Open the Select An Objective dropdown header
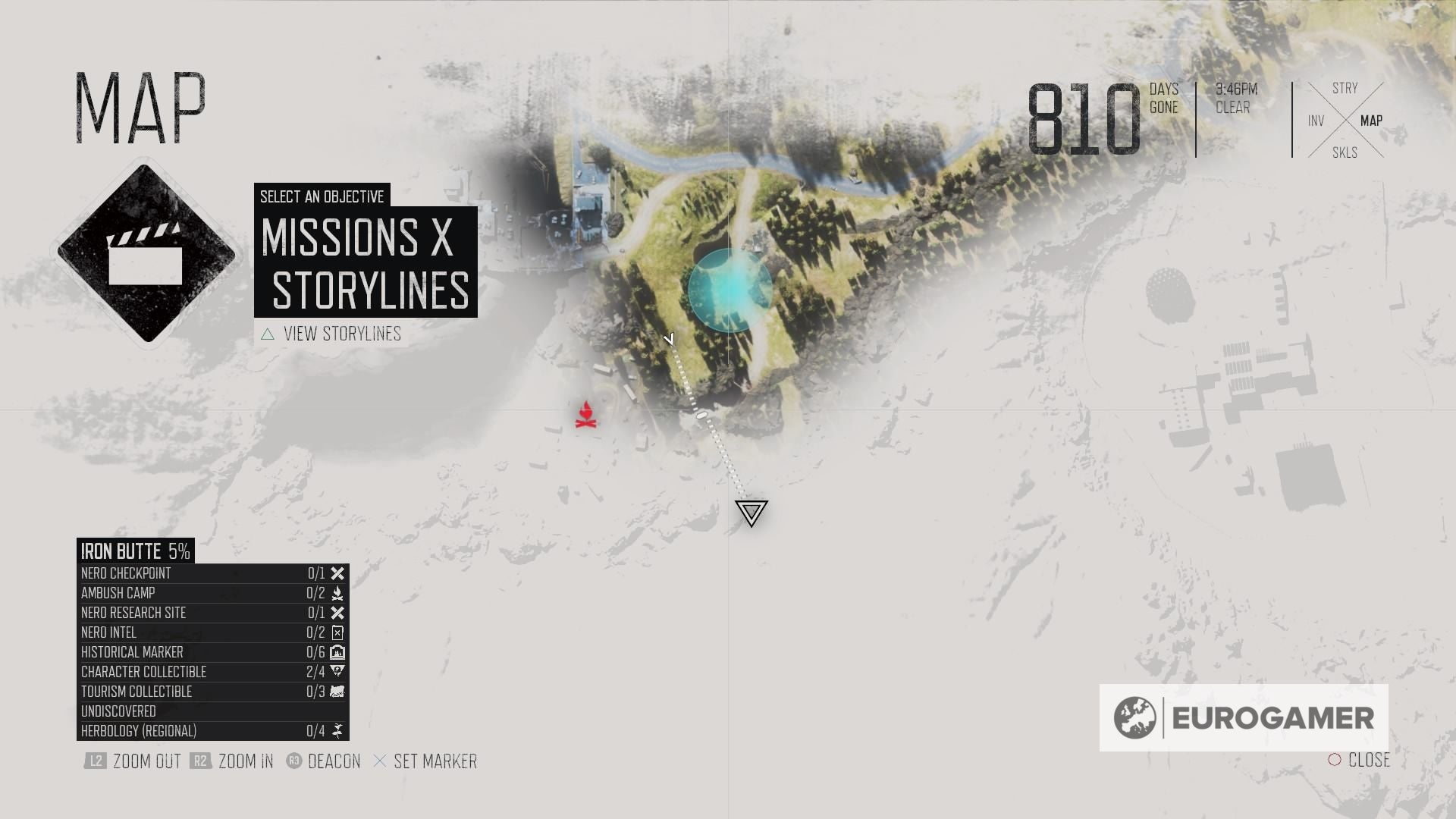Screen dimensions: 1456x819 pyautogui.click(x=322, y=196)
